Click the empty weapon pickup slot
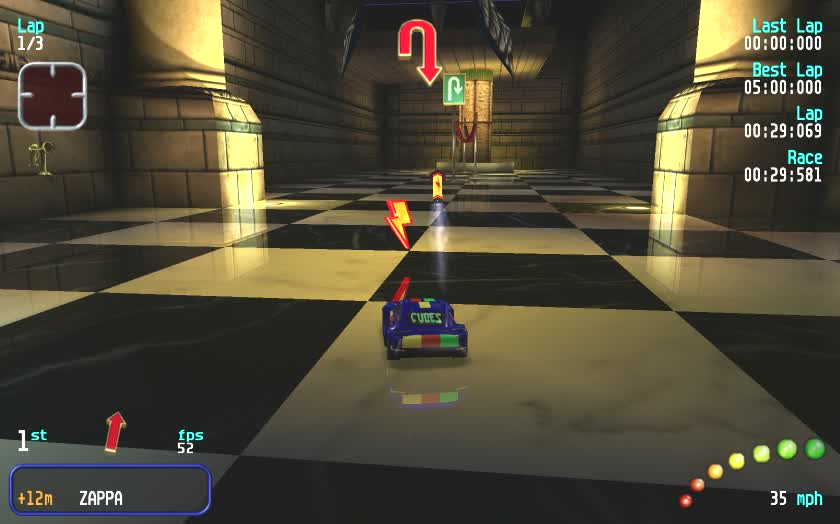This screenshot has height=524, width=840. click(52, 96)
